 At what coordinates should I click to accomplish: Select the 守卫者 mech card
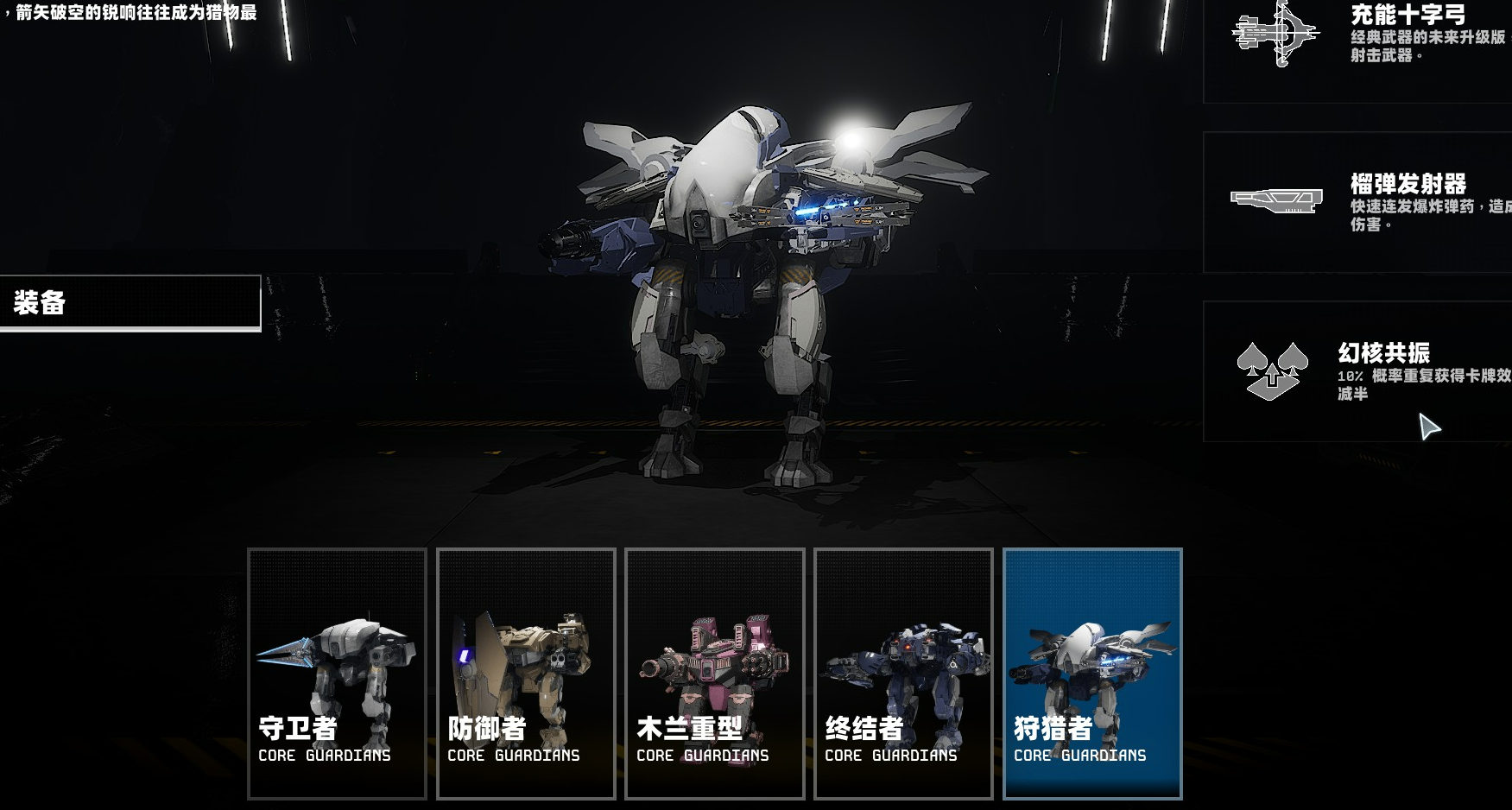(x=337, y=674)
